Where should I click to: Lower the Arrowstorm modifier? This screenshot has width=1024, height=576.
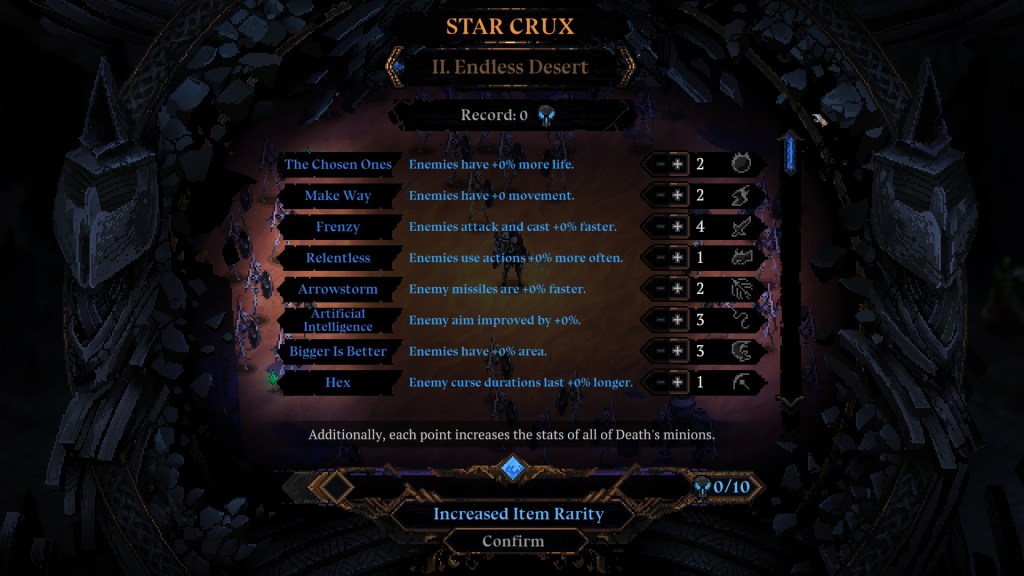(659, 289)
